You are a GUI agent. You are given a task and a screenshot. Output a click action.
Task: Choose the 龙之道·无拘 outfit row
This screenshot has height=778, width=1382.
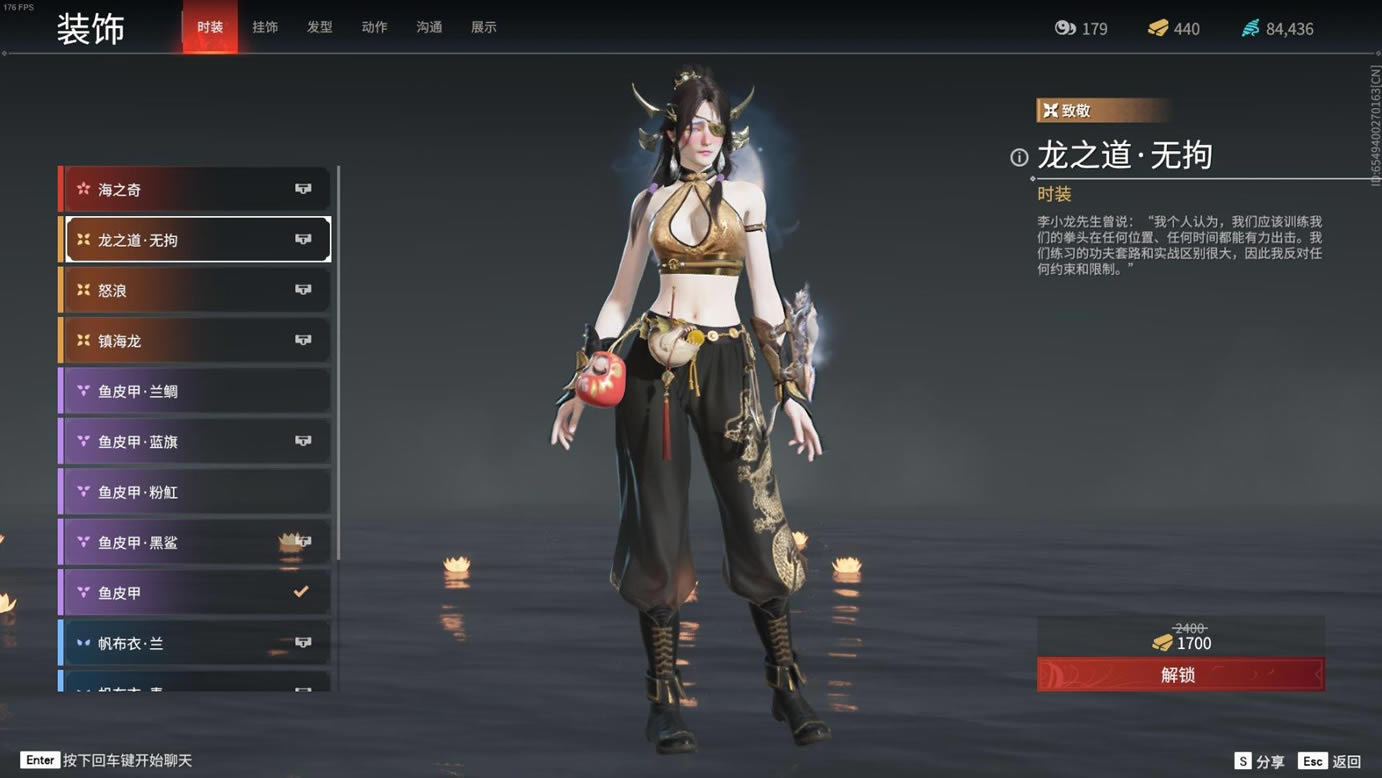click(197, 240)
